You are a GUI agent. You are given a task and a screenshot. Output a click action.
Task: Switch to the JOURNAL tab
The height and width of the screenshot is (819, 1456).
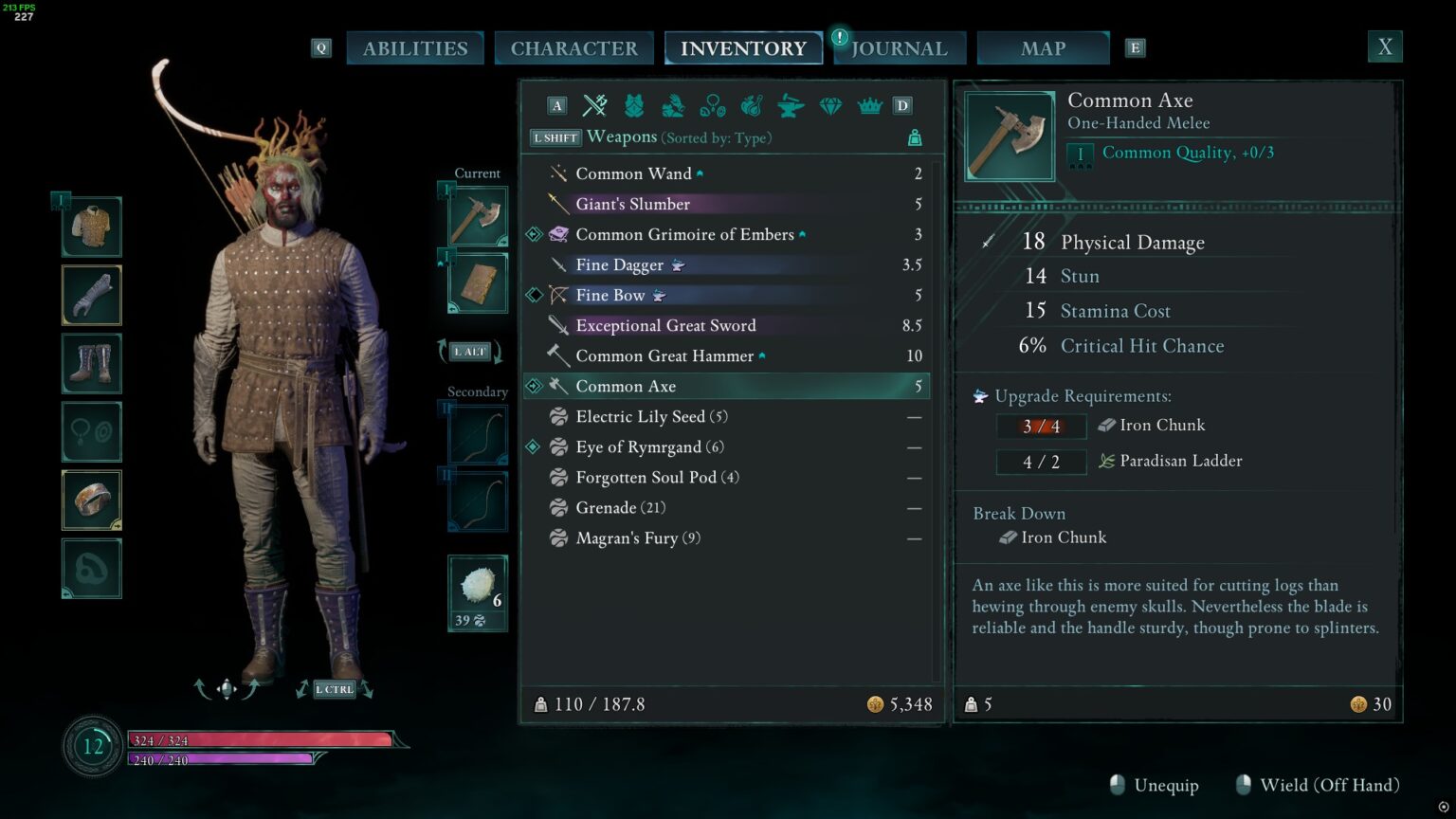click(x=899, y=47)
